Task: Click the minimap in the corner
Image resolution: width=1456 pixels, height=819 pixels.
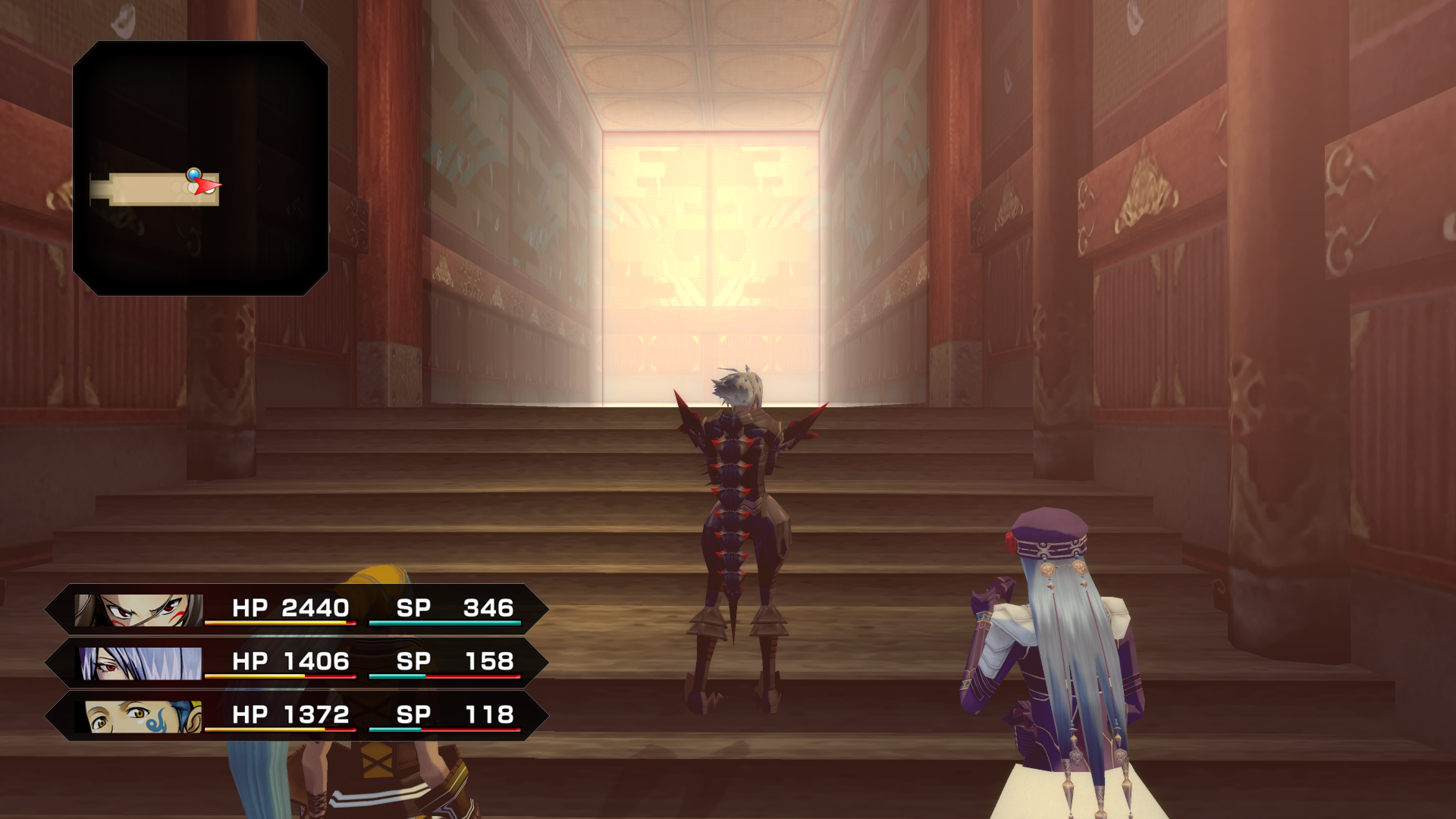Action: click(x=200, y=168)
